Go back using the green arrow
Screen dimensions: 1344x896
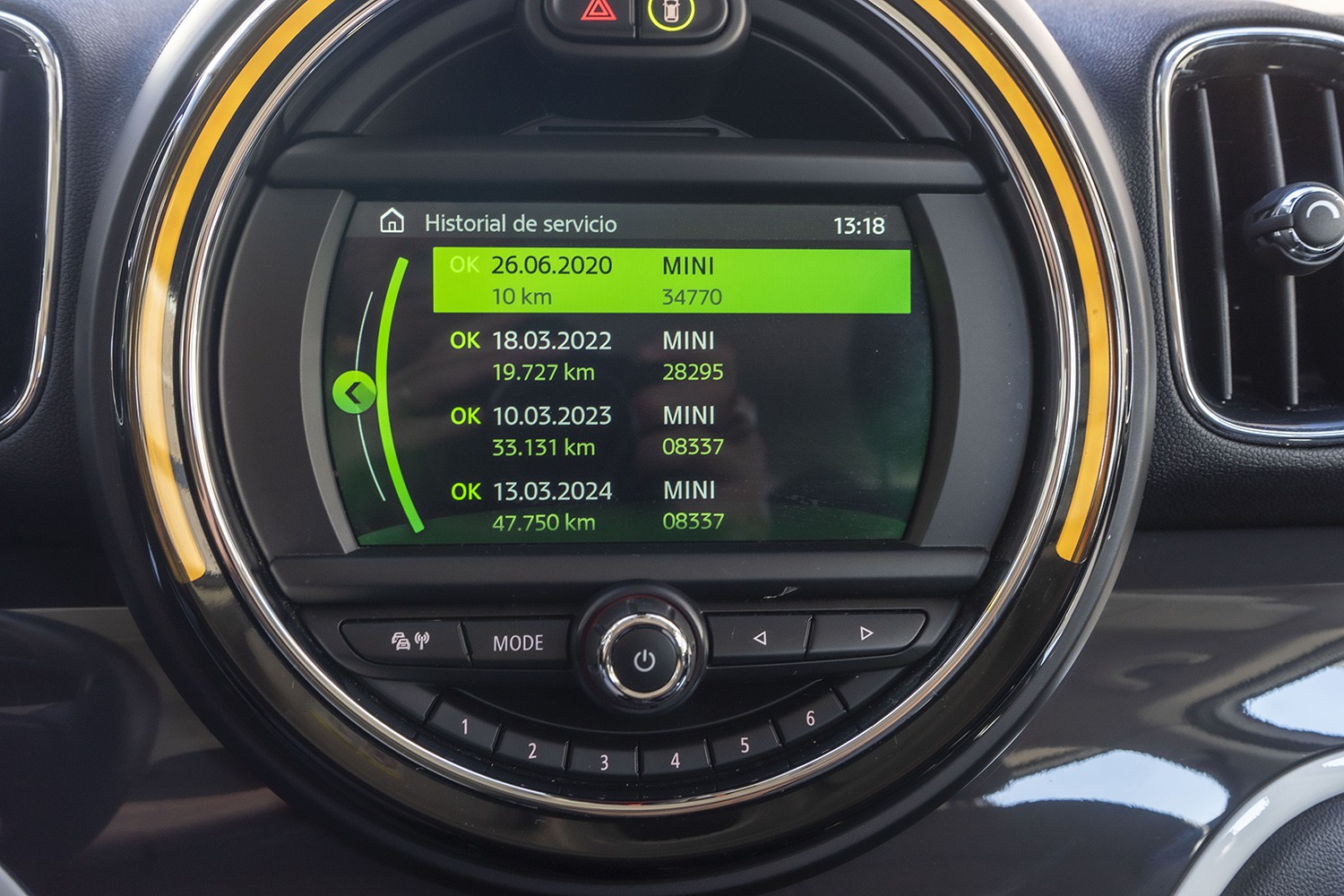pos(355,392)
